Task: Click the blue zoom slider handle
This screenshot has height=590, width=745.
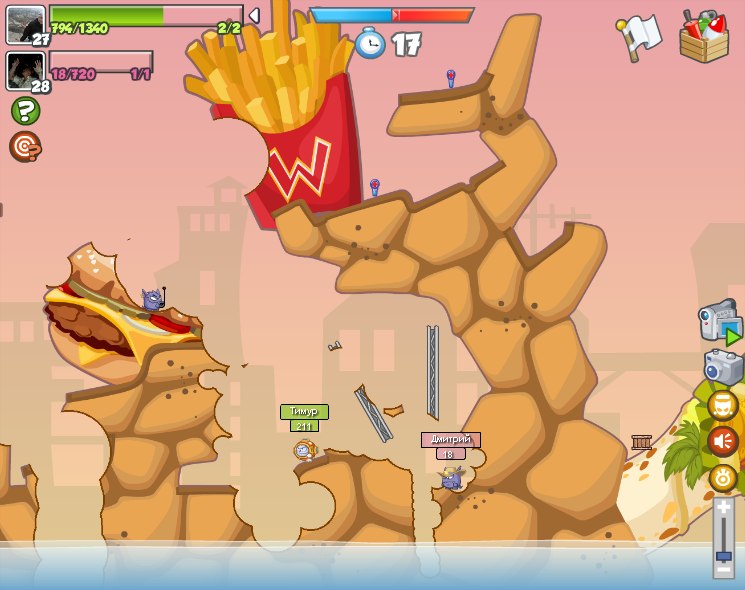Action: pyautogui.click(x=724, y=555)
